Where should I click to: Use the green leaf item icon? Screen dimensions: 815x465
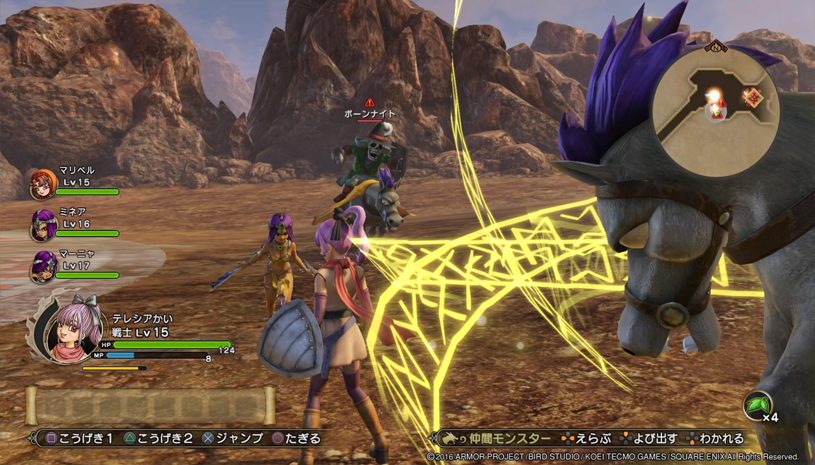758,404
